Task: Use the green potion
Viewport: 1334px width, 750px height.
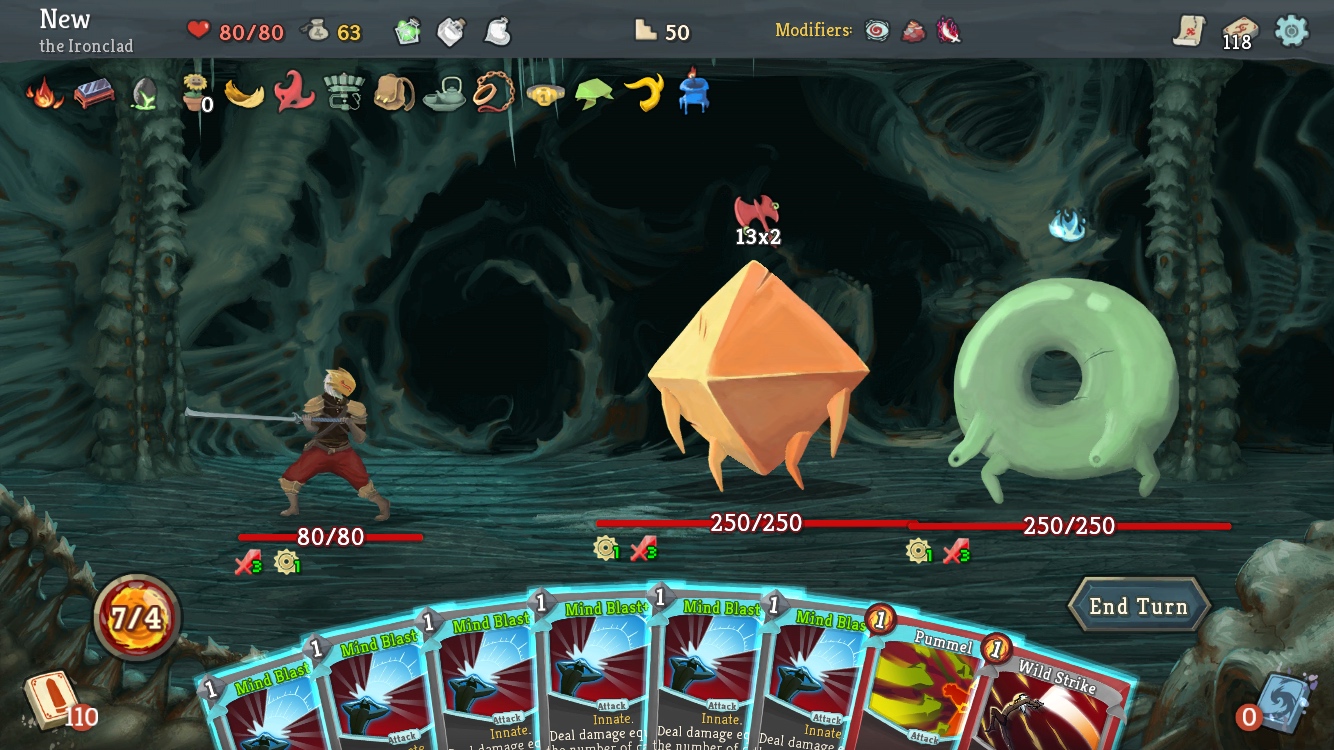Action: click(407, 32)
